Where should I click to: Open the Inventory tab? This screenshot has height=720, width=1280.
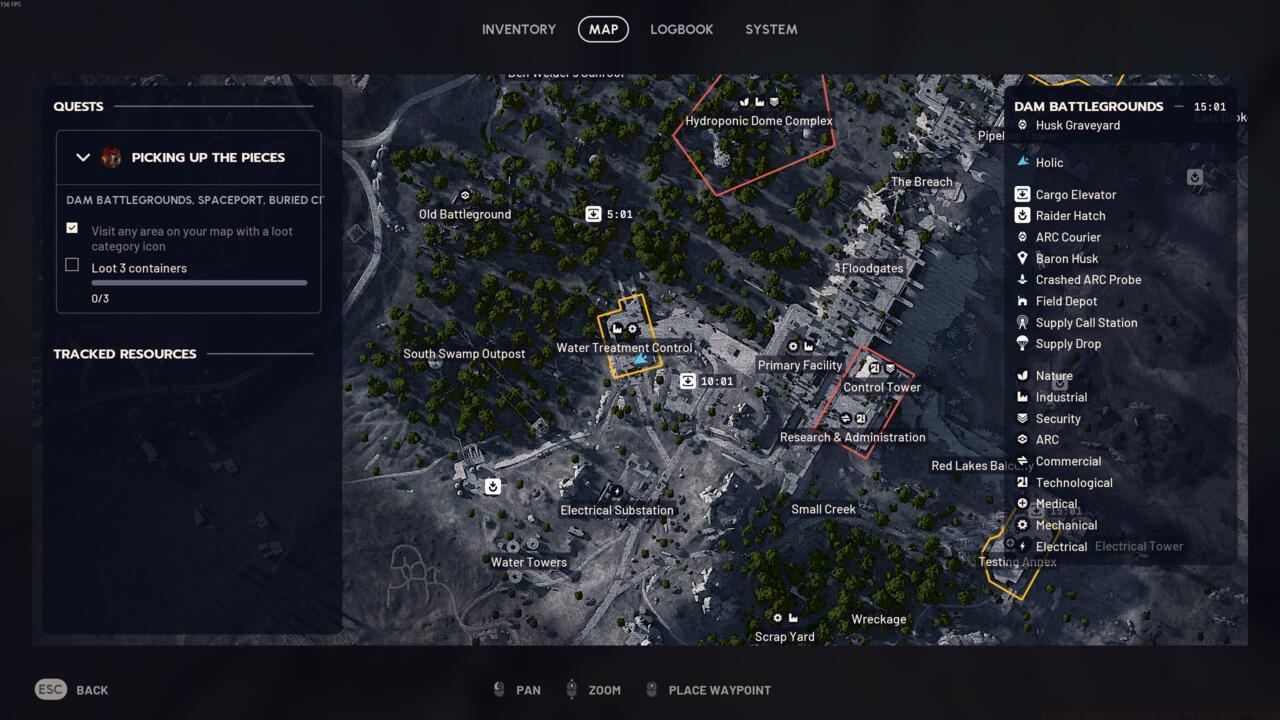tap(519, 29)
